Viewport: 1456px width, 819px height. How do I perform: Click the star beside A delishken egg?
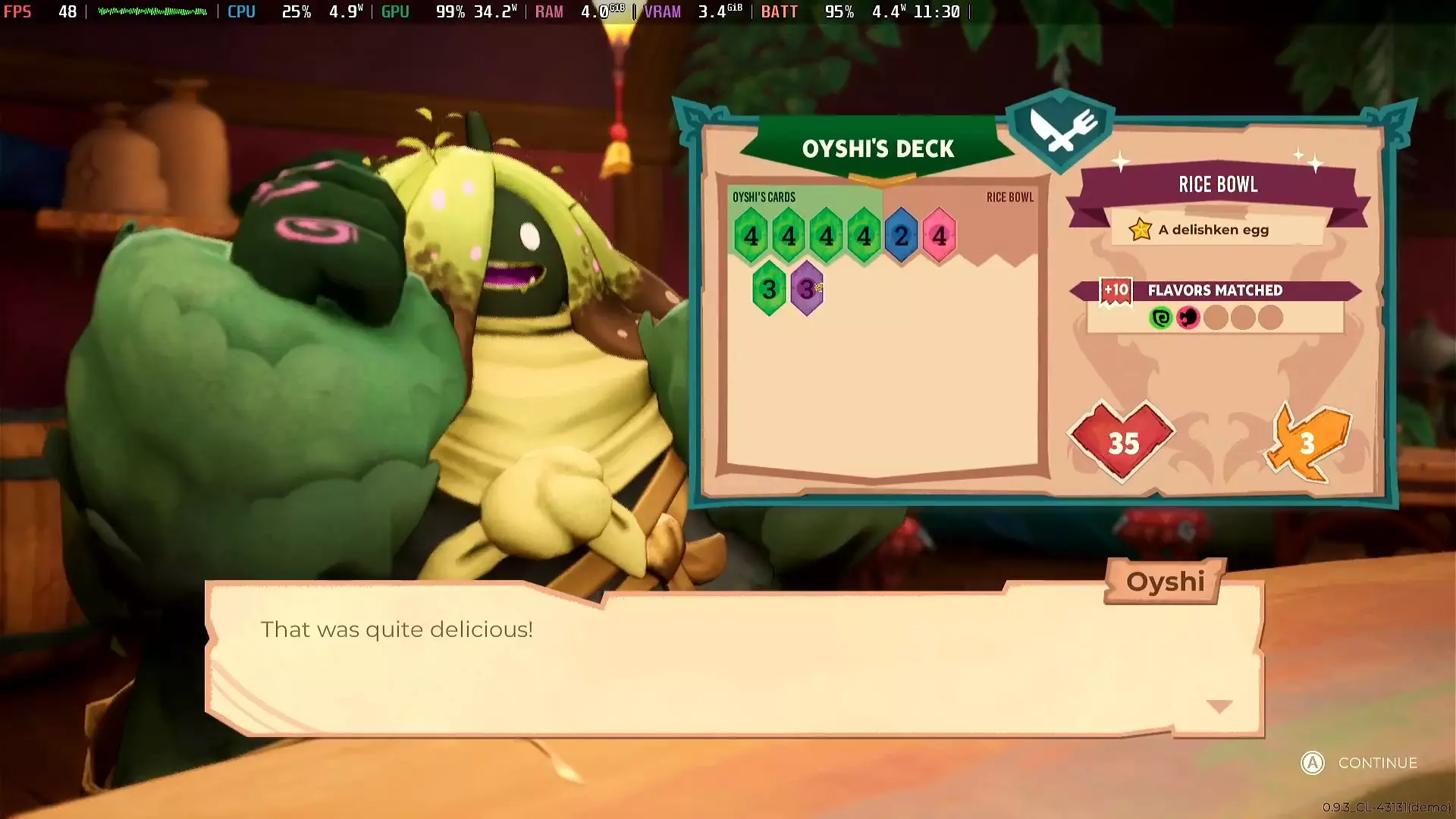tap(1140, 229)
